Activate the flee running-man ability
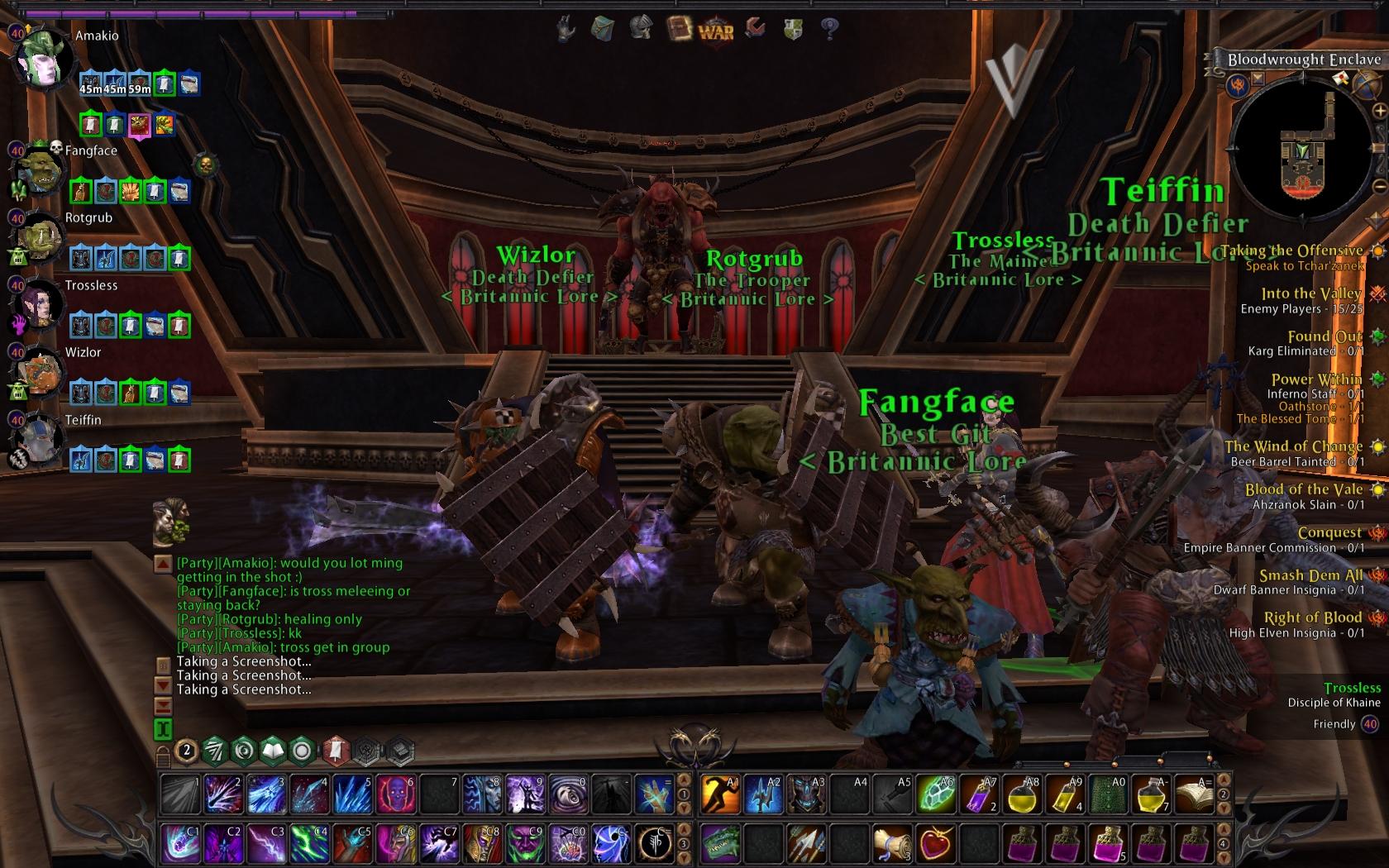Image resolution: width=1389 pixels, height=868 pixels. click(x=720, y=794)
